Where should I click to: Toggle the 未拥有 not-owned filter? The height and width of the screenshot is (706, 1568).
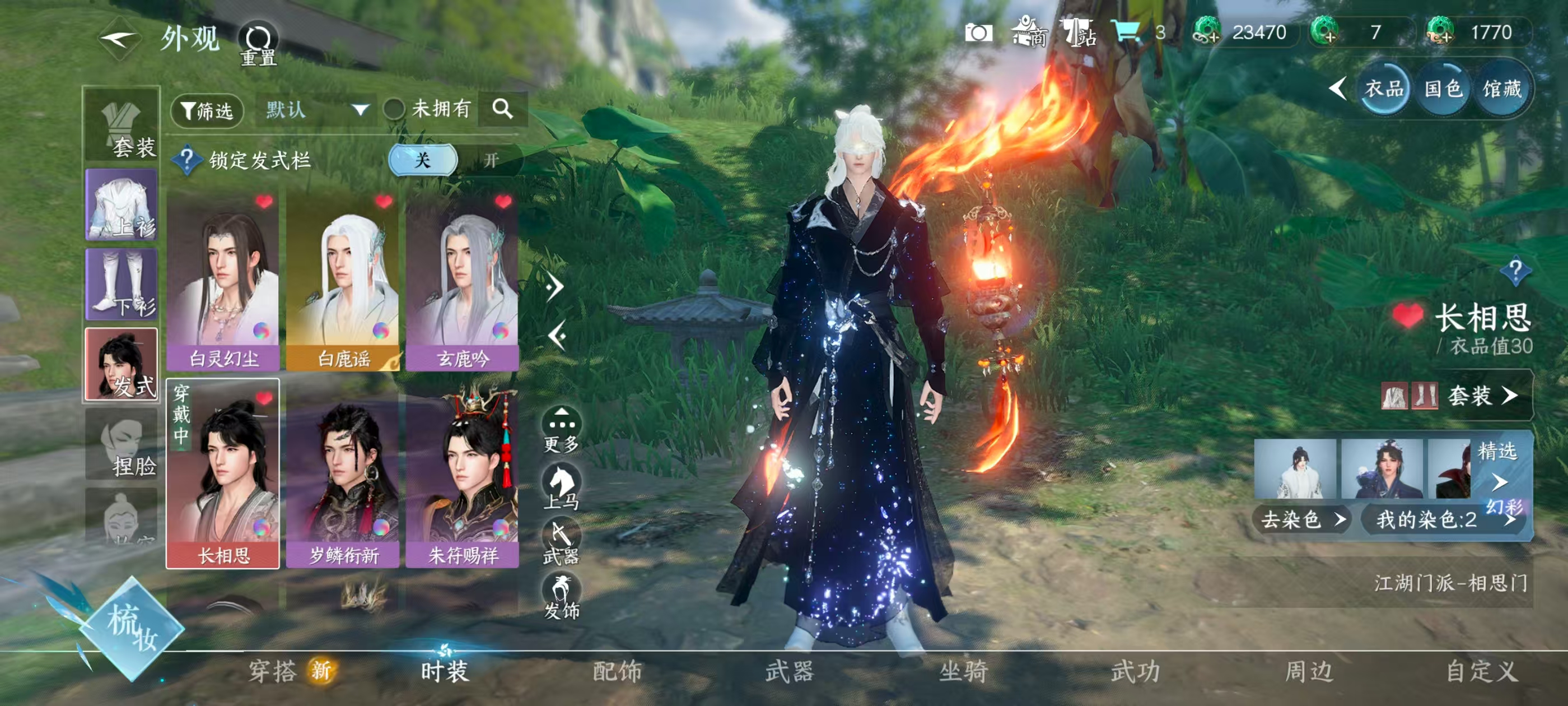[x=394, y=110]
